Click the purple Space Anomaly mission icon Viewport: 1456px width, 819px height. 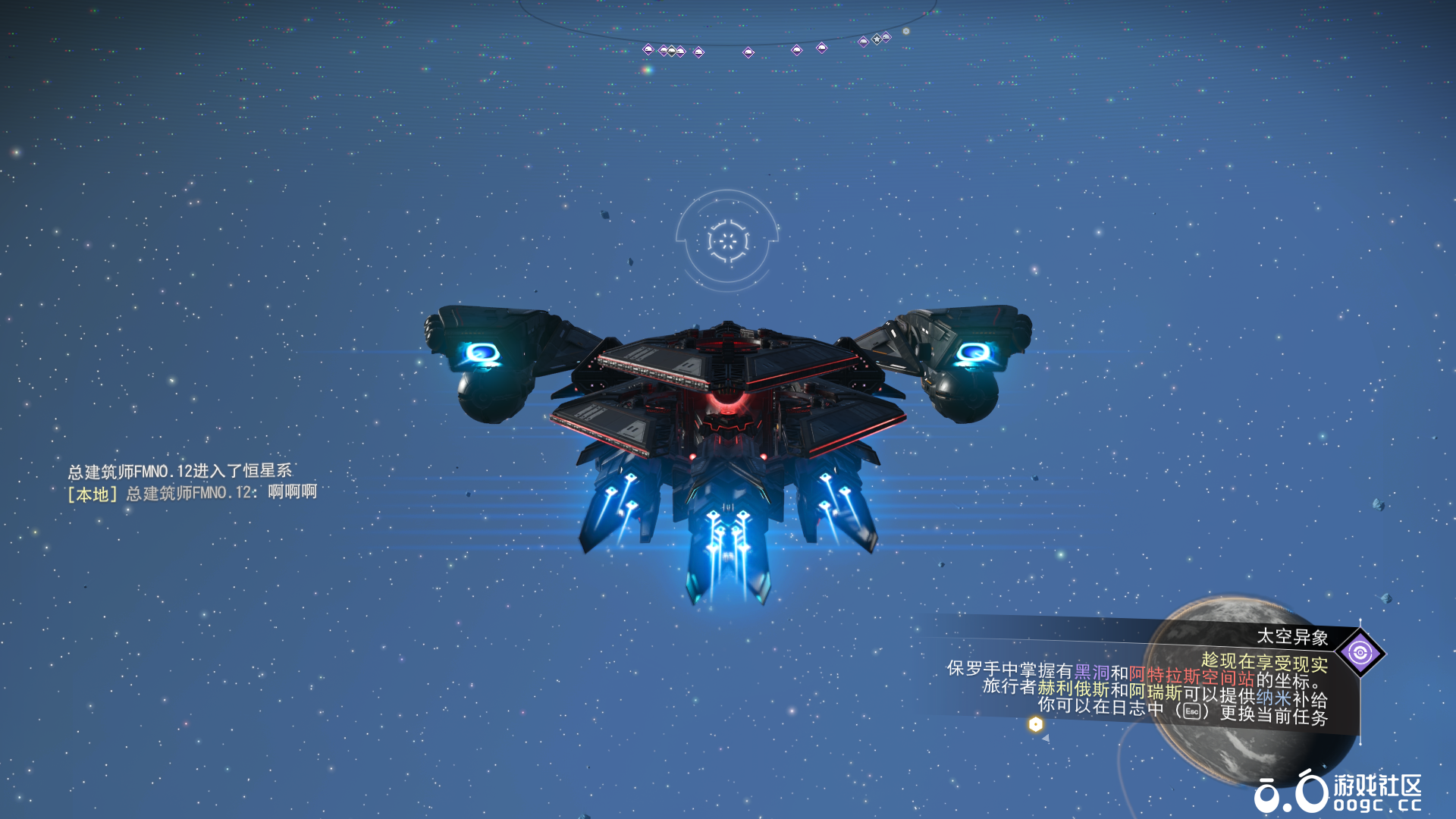click(1360, 652)
